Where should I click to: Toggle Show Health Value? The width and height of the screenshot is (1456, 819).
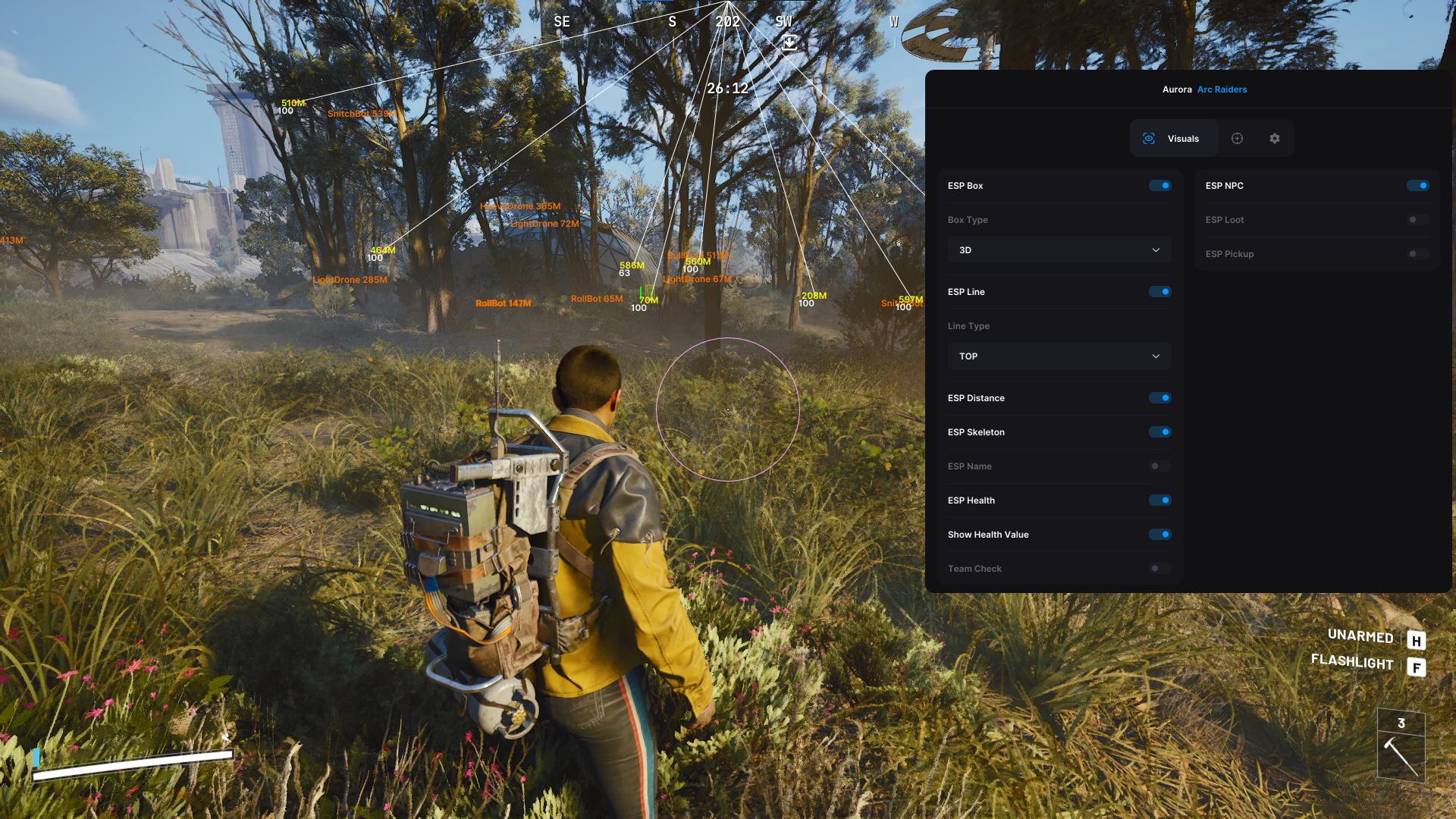coord(1159,535)
